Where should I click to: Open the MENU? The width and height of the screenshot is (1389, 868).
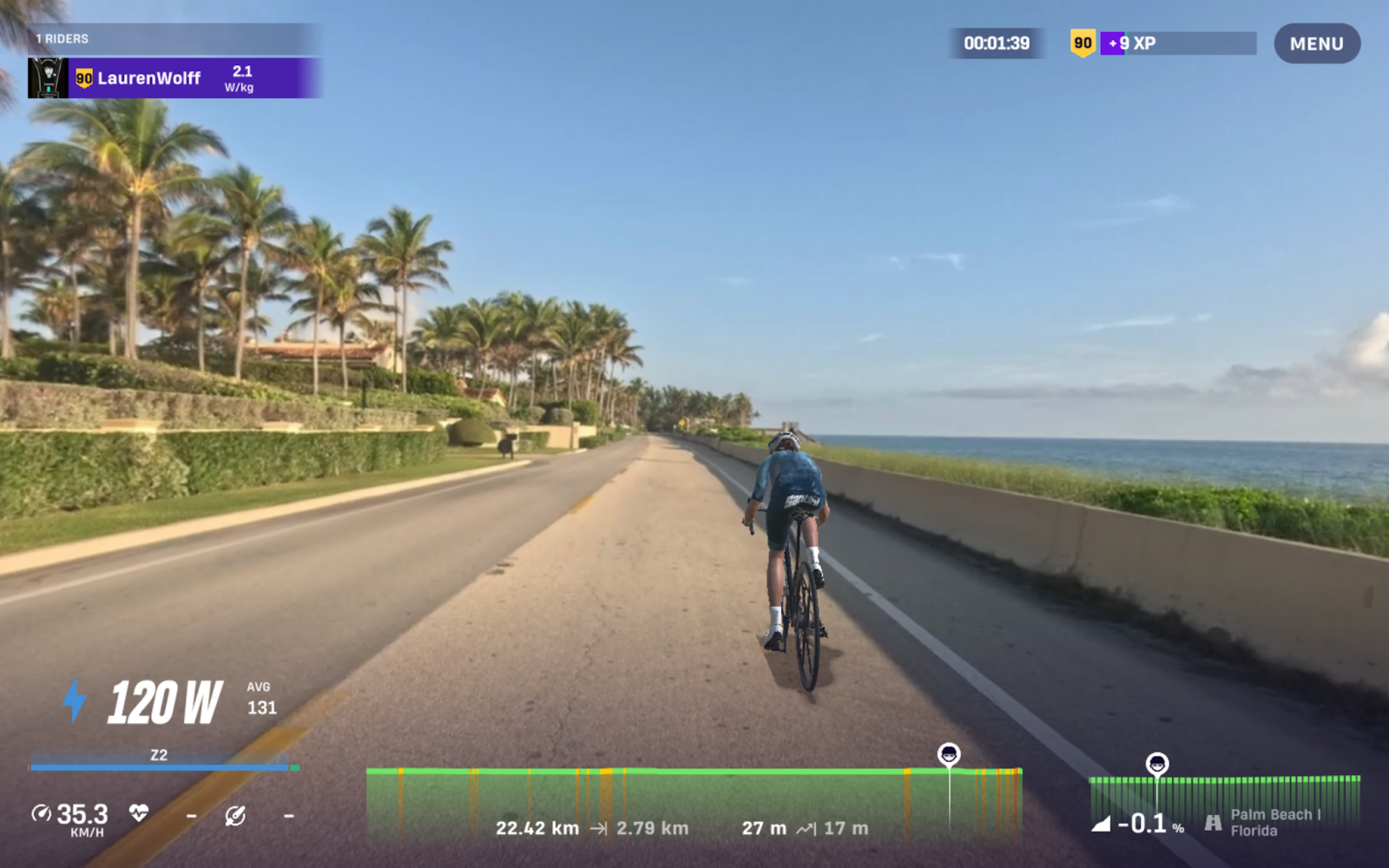tap(1316, 43)
